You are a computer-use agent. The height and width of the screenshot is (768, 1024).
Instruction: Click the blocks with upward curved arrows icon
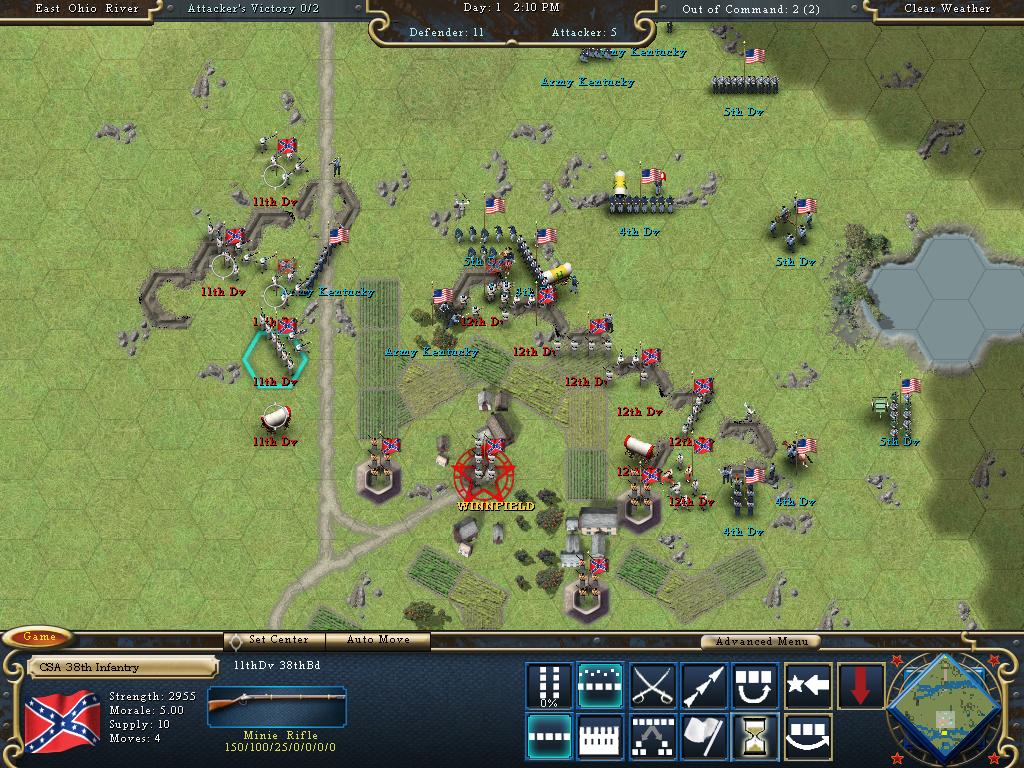pos(757,685)
